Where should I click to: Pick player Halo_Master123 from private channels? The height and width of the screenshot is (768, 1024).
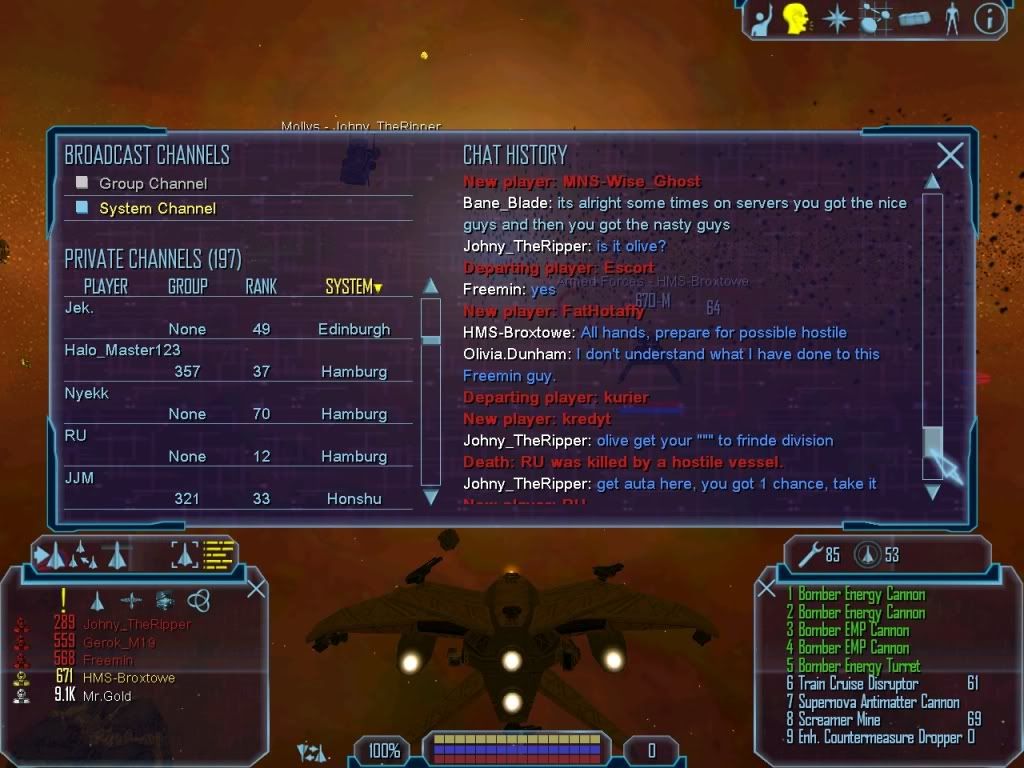122,350
